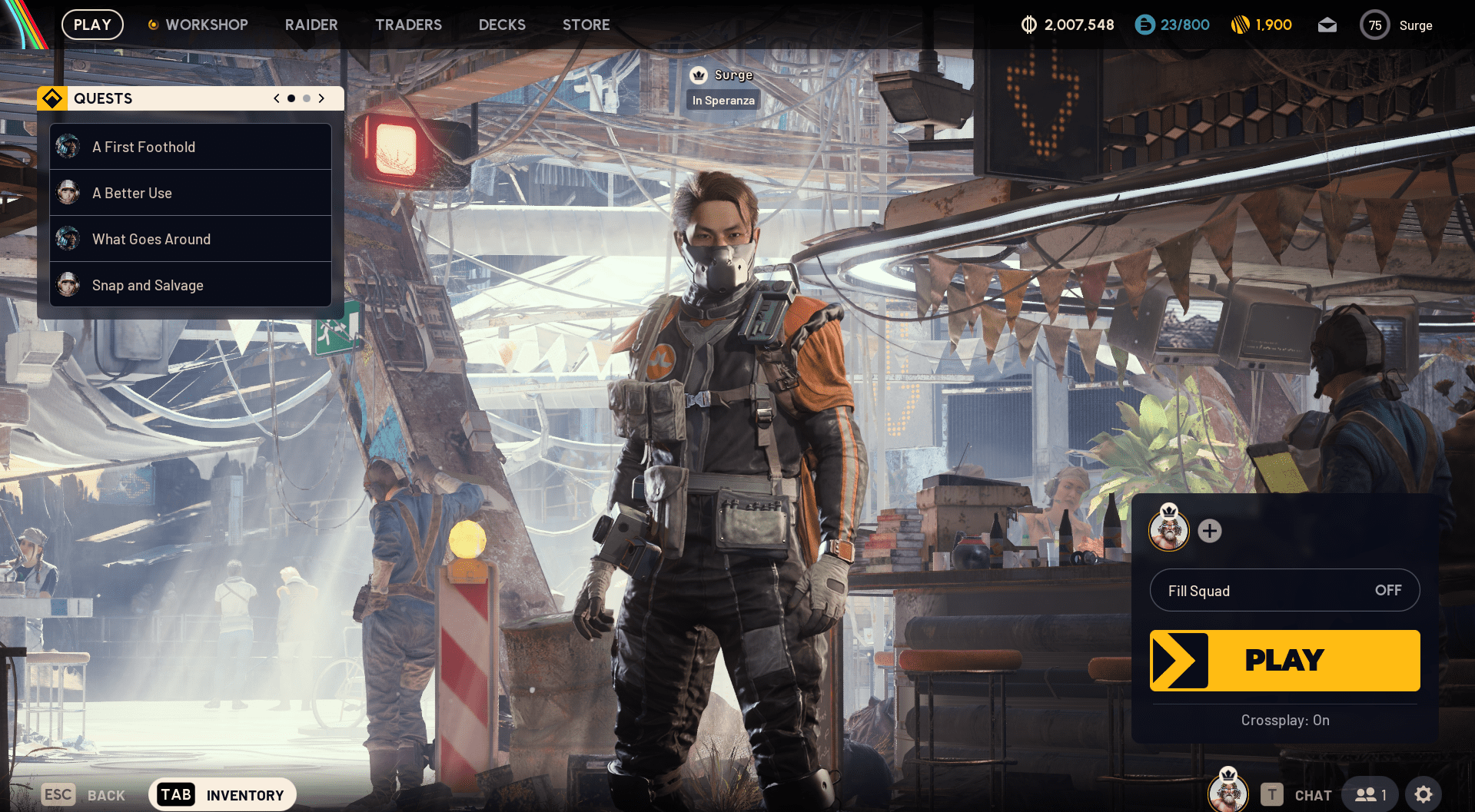Toggle Crossplay off
The width and height of the screenshot is (1475, 812).
(1284, 720)
